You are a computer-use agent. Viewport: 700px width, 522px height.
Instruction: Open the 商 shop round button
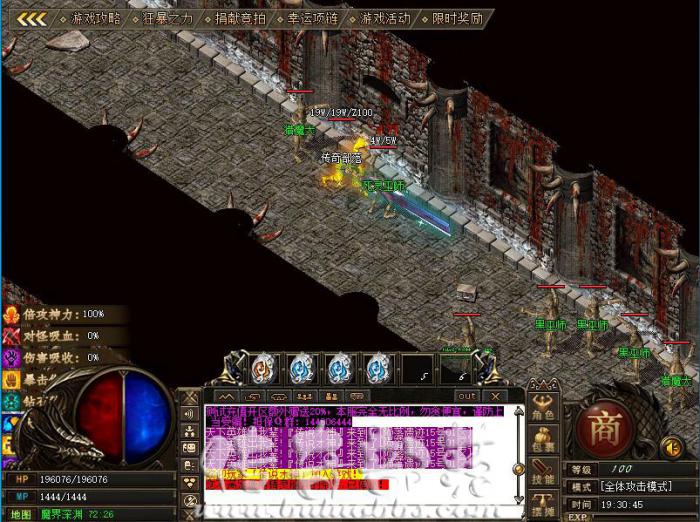pos(603,427)
